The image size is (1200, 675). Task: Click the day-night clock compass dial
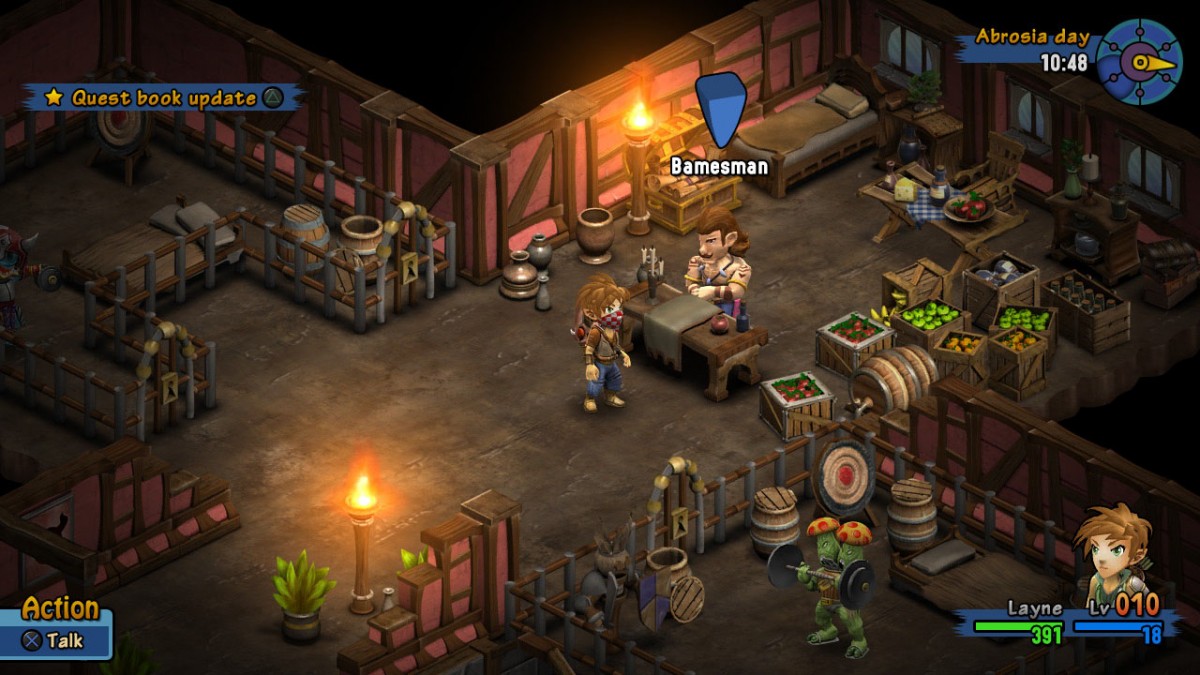tap(1139, 62)
